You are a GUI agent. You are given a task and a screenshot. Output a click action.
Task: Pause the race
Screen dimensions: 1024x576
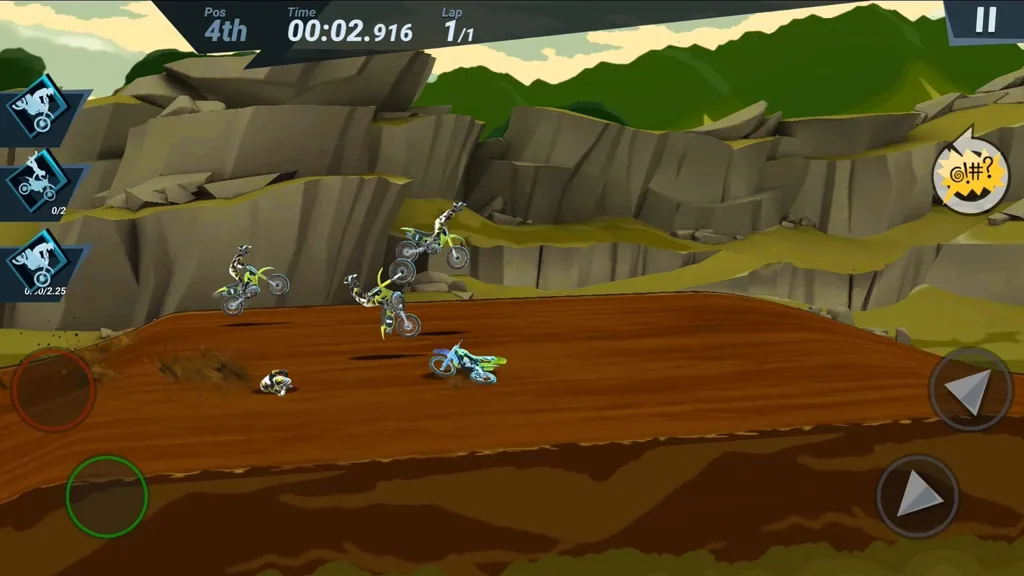click(986, 21)
